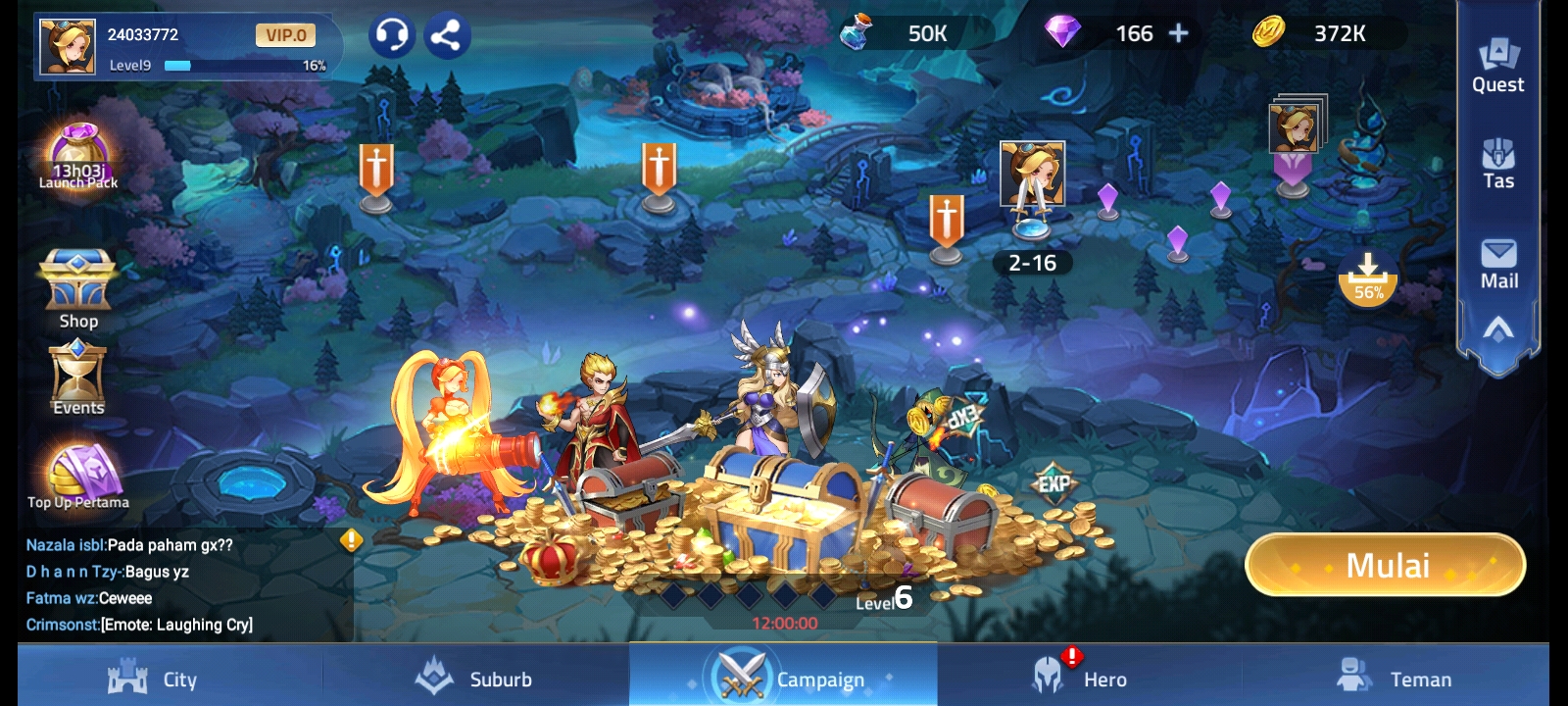Viewport: 1568px width, 706px height.
Task: Tap the 56% download progress icon
Action: pyautogui.click(x=1369, y=277)
